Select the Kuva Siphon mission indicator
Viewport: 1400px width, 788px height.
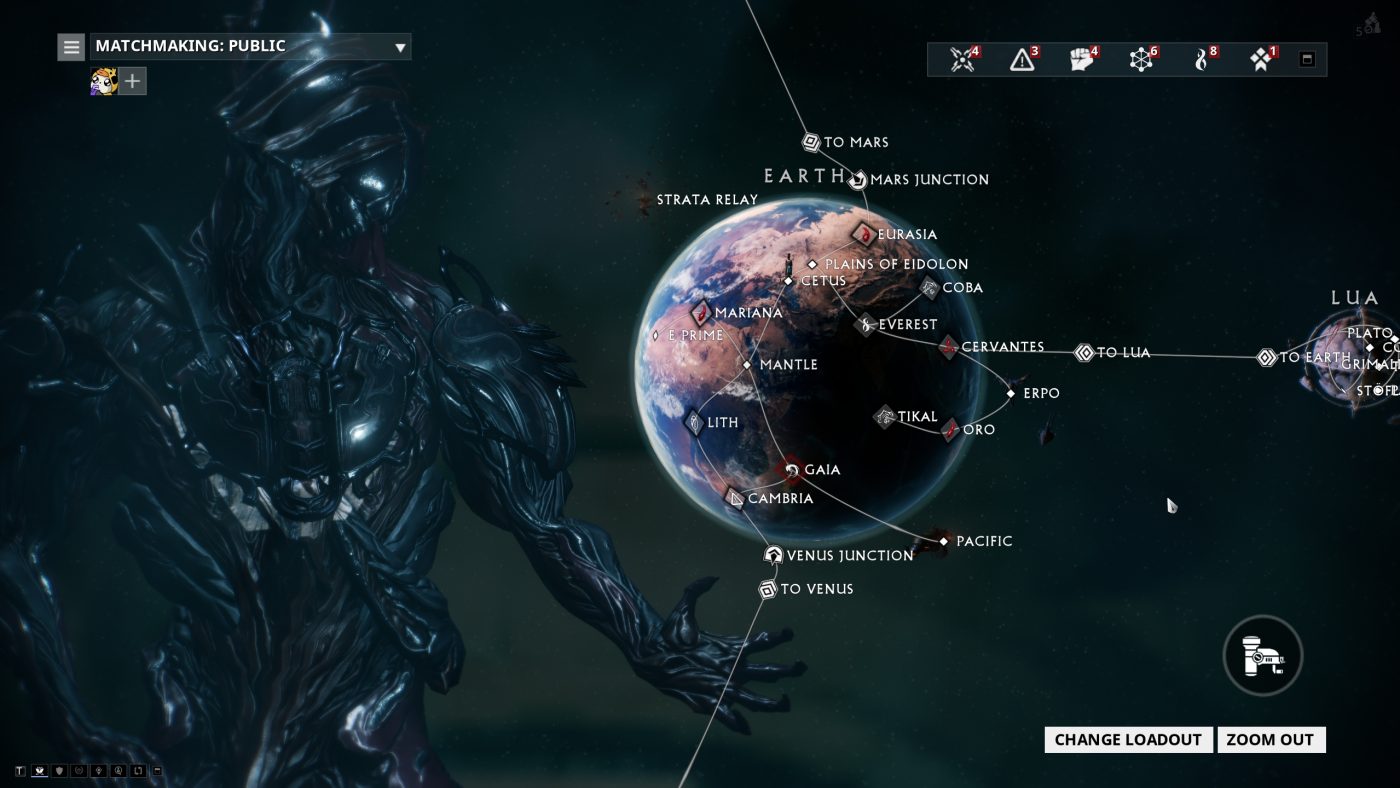pos(1200,59)
